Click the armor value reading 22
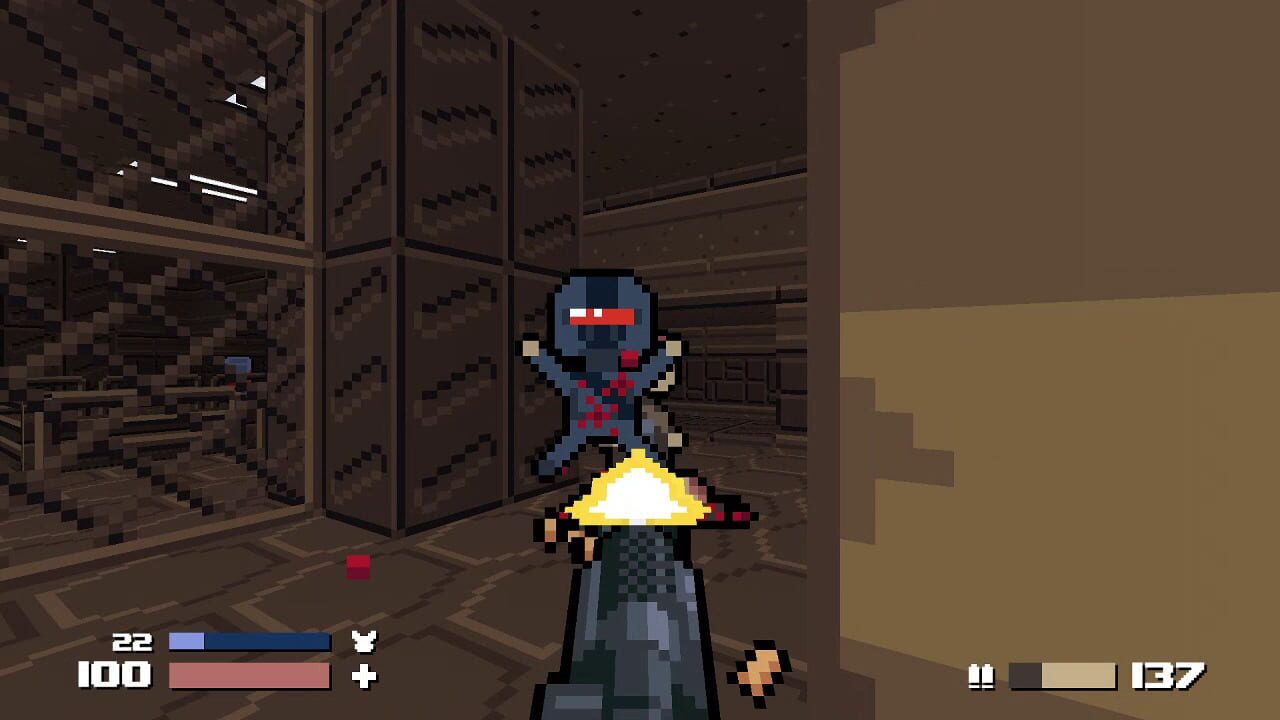The width and height of the screenshot is (1280, 720). coord(133,641)
